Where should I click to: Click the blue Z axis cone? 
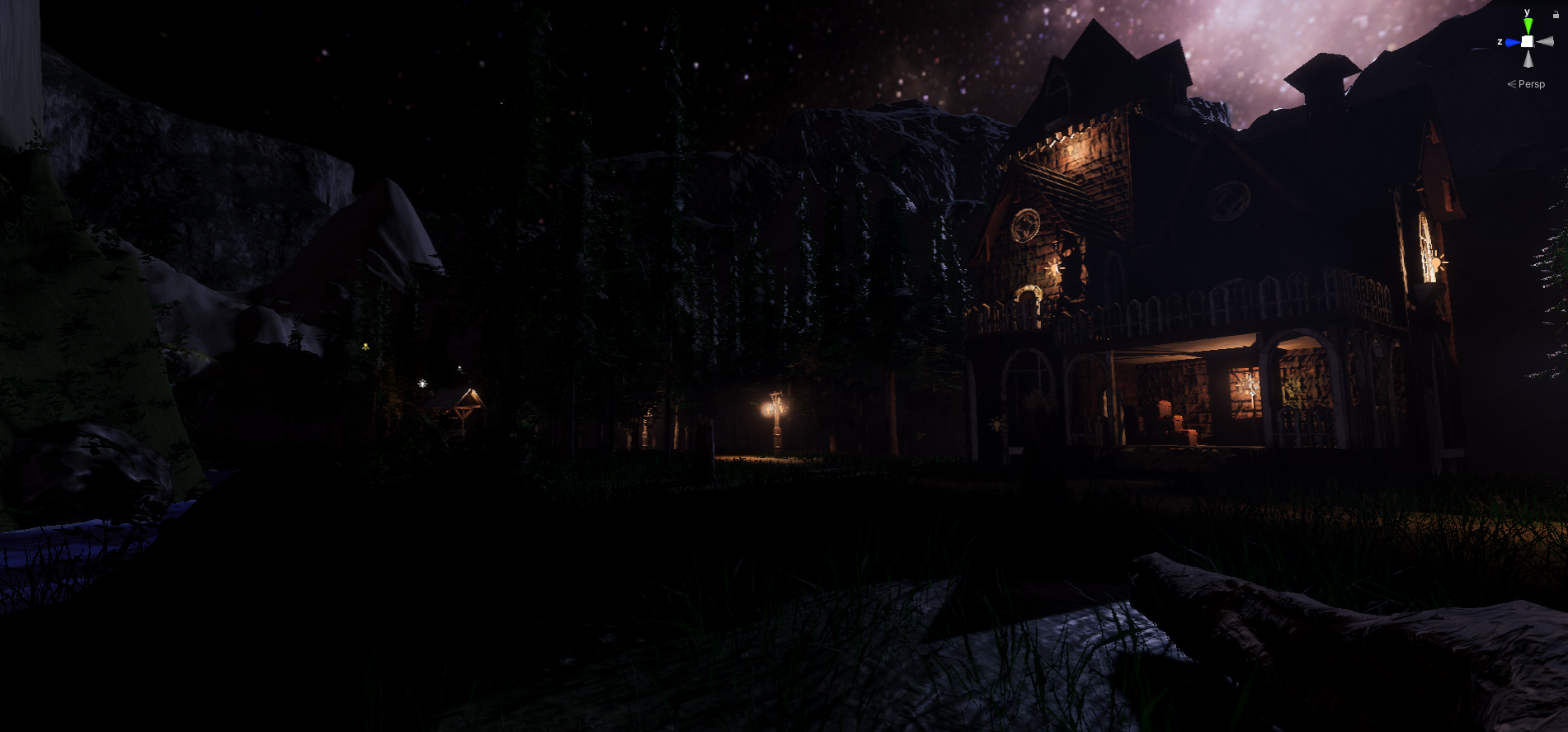1512,42
